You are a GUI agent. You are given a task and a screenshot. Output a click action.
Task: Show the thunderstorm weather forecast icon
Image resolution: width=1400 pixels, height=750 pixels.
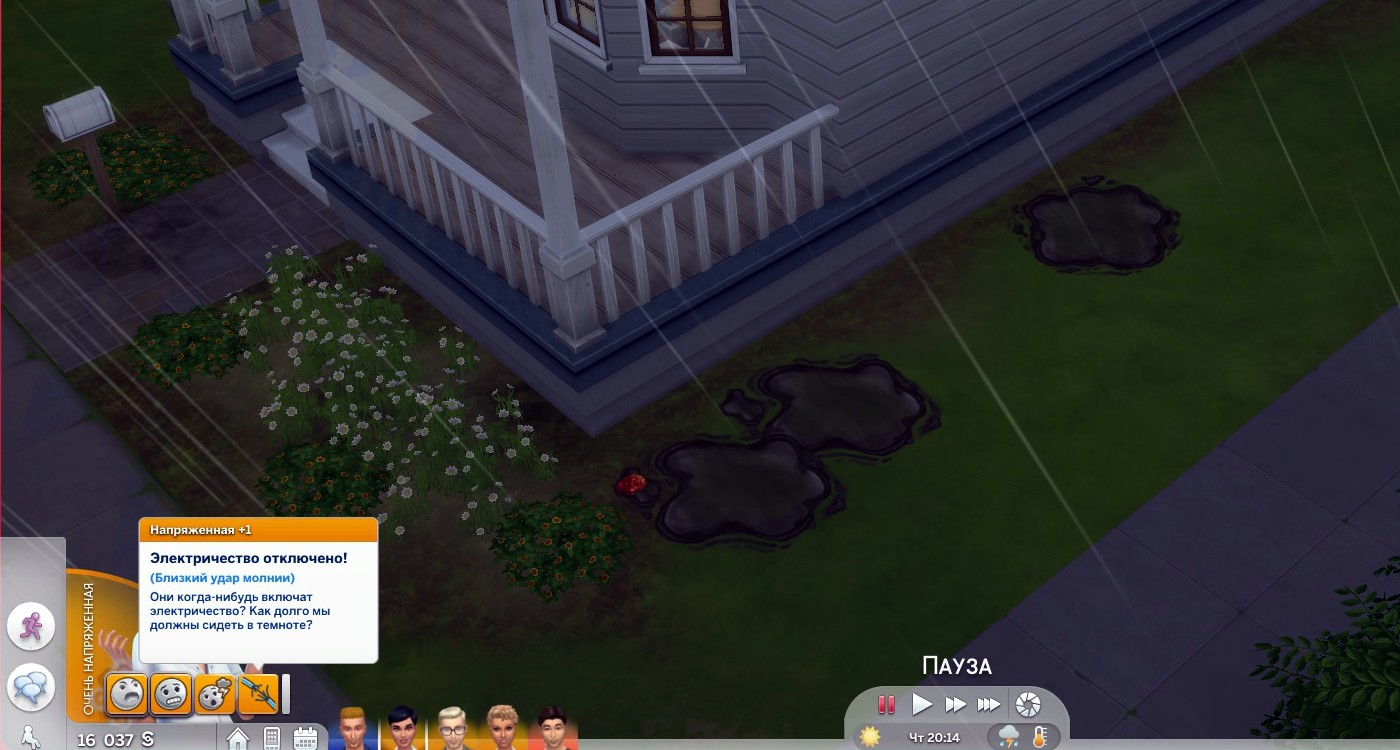(1009, 738)
